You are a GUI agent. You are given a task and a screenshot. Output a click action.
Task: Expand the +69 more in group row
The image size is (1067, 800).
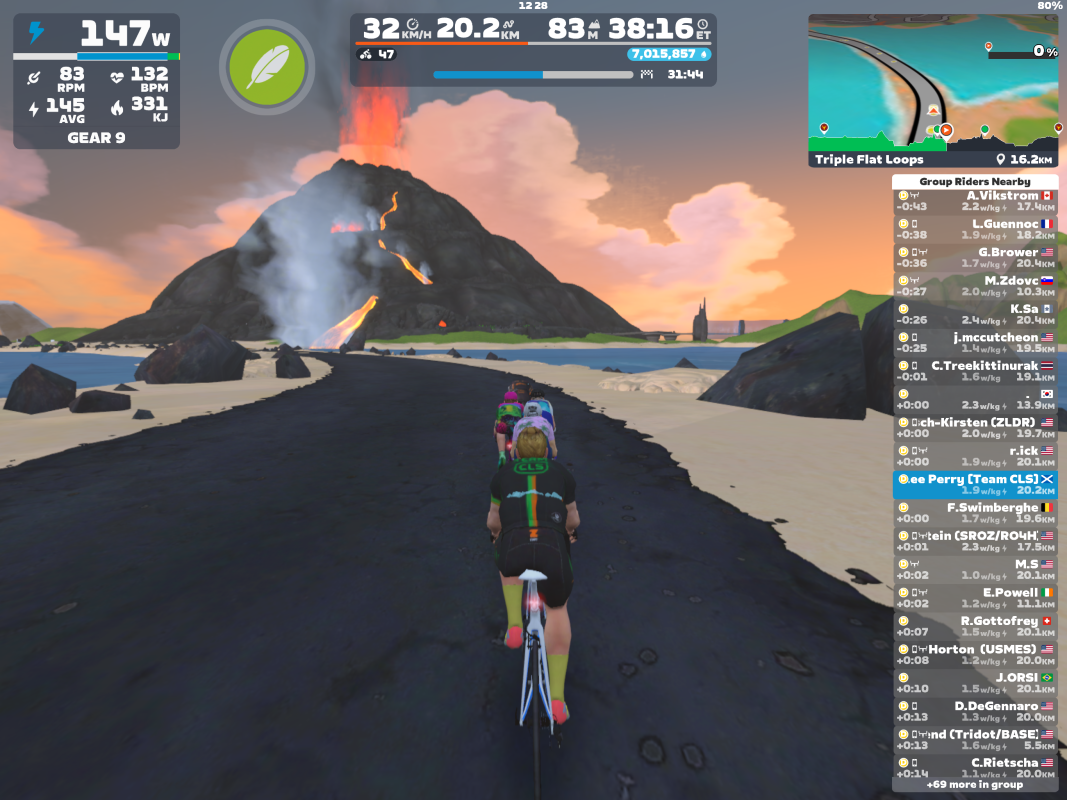pos(975,785)
